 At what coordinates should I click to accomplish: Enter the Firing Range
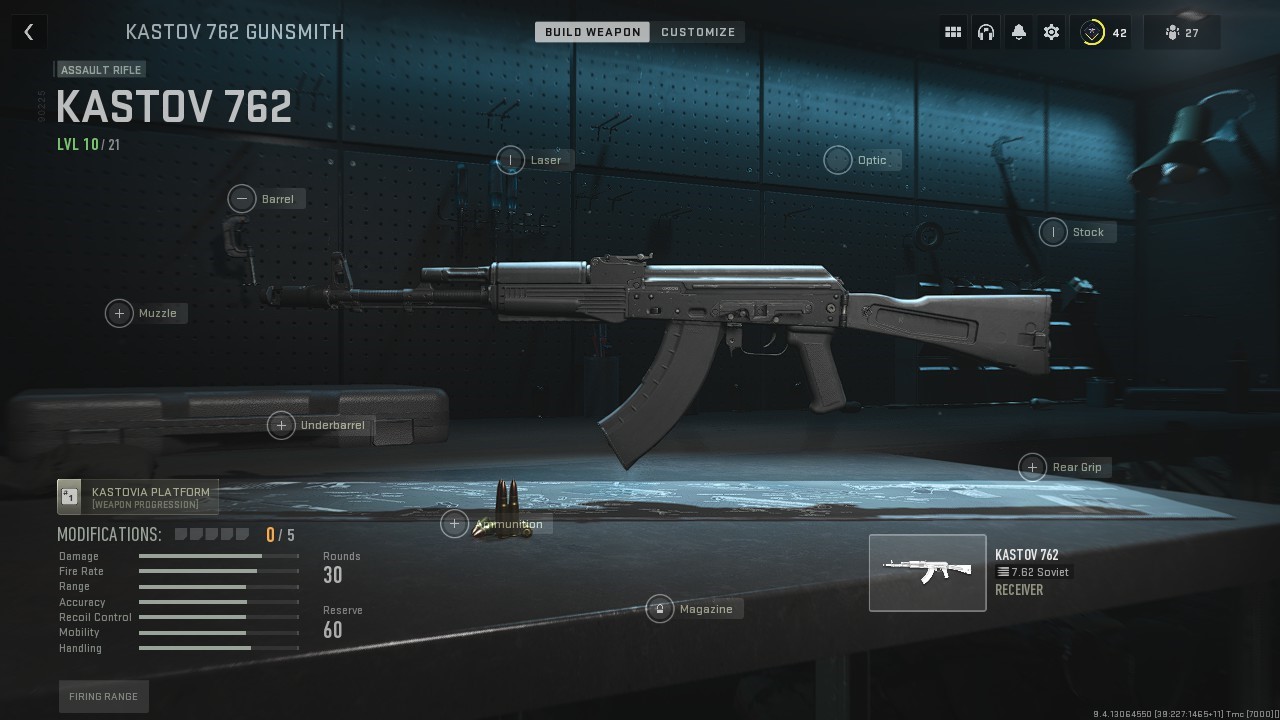tap(103, 696)
